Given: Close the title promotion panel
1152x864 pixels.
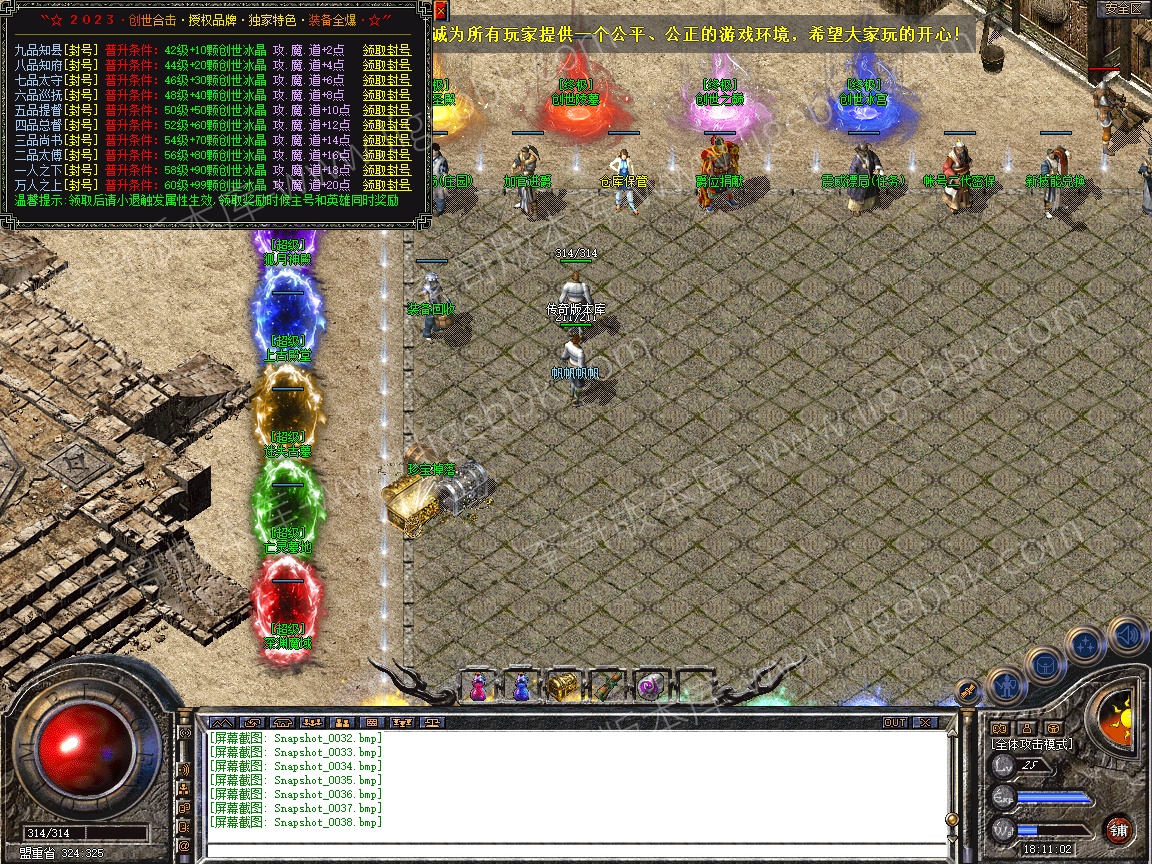Looking at the screenshot, I should [441, 11].
